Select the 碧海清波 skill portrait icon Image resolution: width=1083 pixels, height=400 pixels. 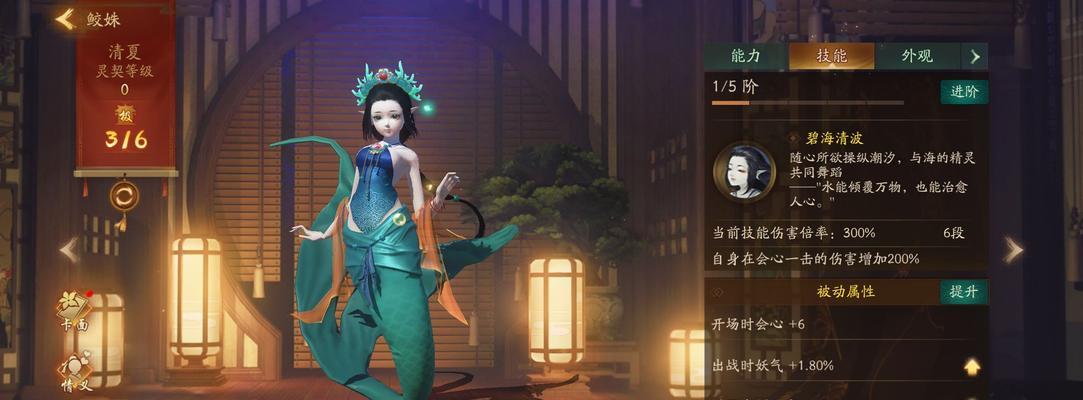[x=744, y=172]
